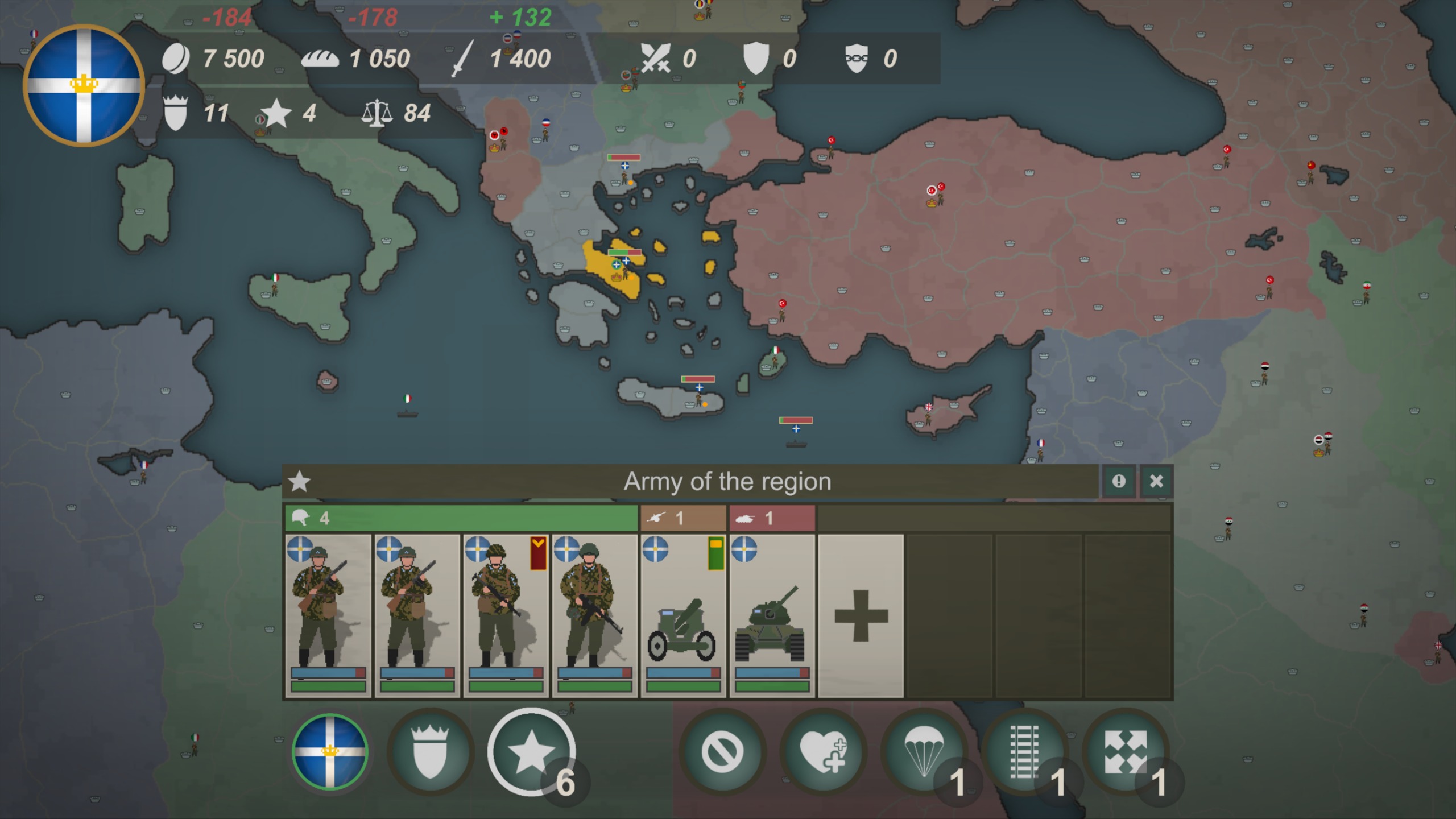Screen dimensions: 1456x819
Task: Click the Greek flag emblem in the corner
Action: pos(84,84)
